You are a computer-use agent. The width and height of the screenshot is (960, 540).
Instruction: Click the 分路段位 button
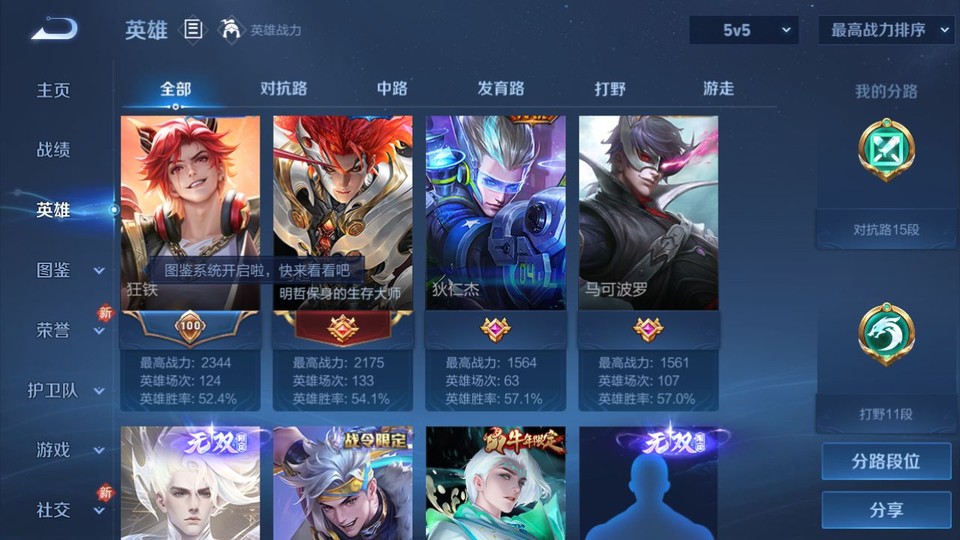[886, 462]
